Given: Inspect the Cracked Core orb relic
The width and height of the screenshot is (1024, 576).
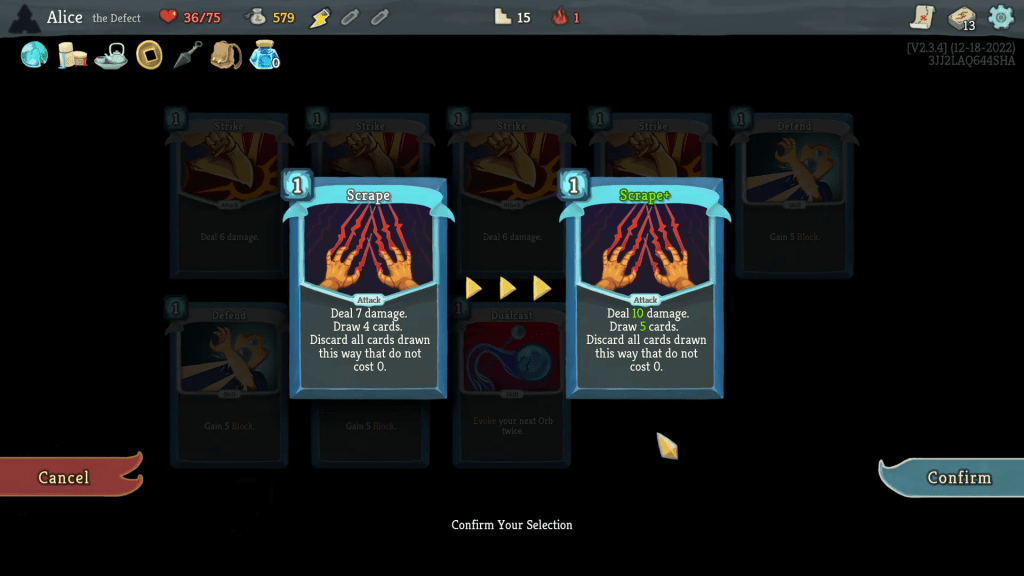Looking at the screenshot, I should click(34, 55).
